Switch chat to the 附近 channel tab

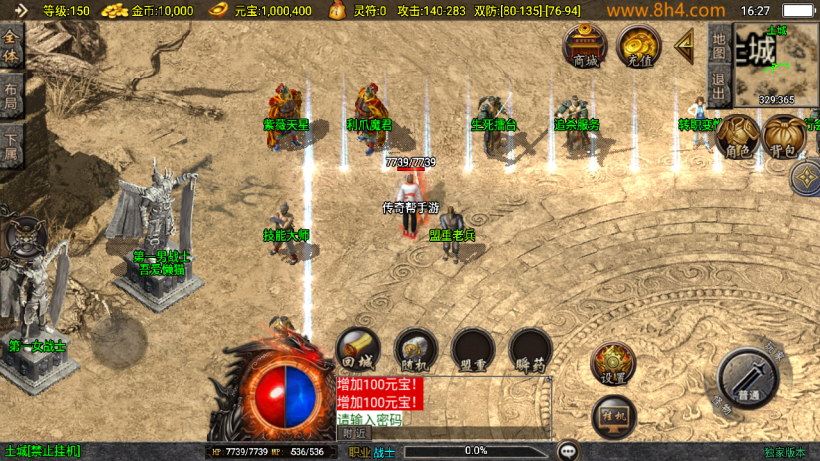click(x=354, y=433)
